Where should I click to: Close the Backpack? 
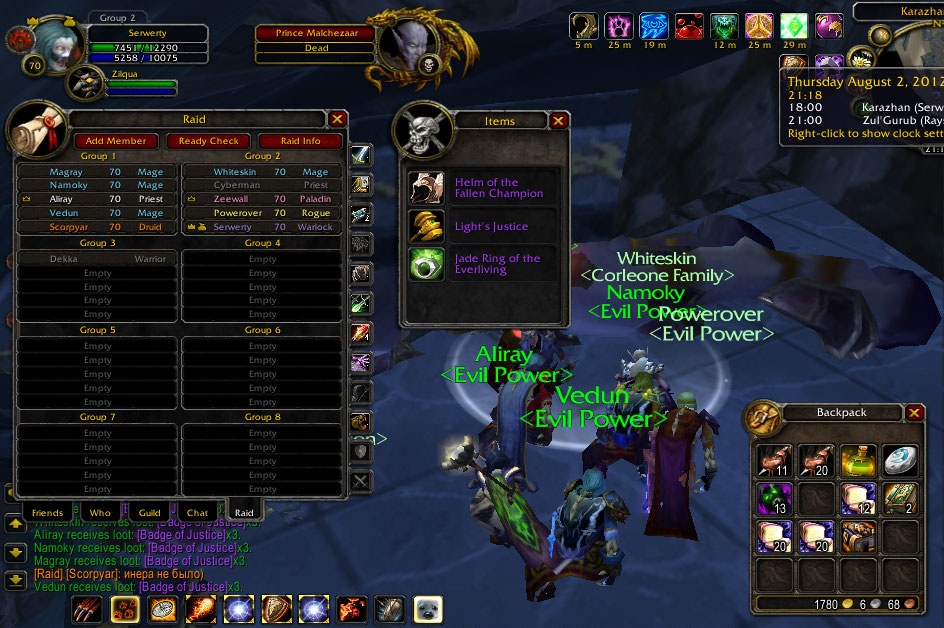(x=914, y=412)
